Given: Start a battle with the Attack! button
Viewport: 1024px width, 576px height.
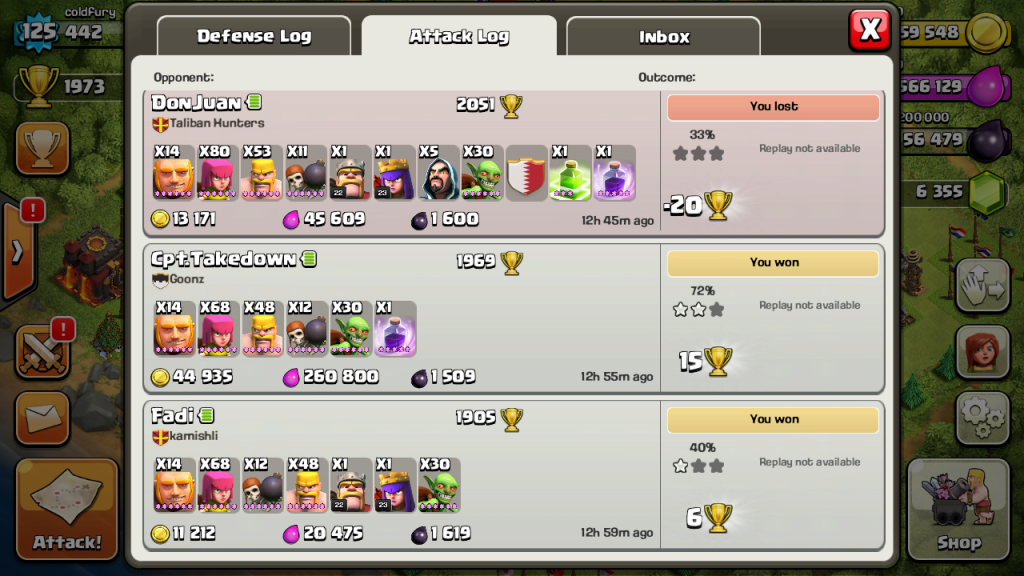Looking at the screenshot, I should pos(67,510).
